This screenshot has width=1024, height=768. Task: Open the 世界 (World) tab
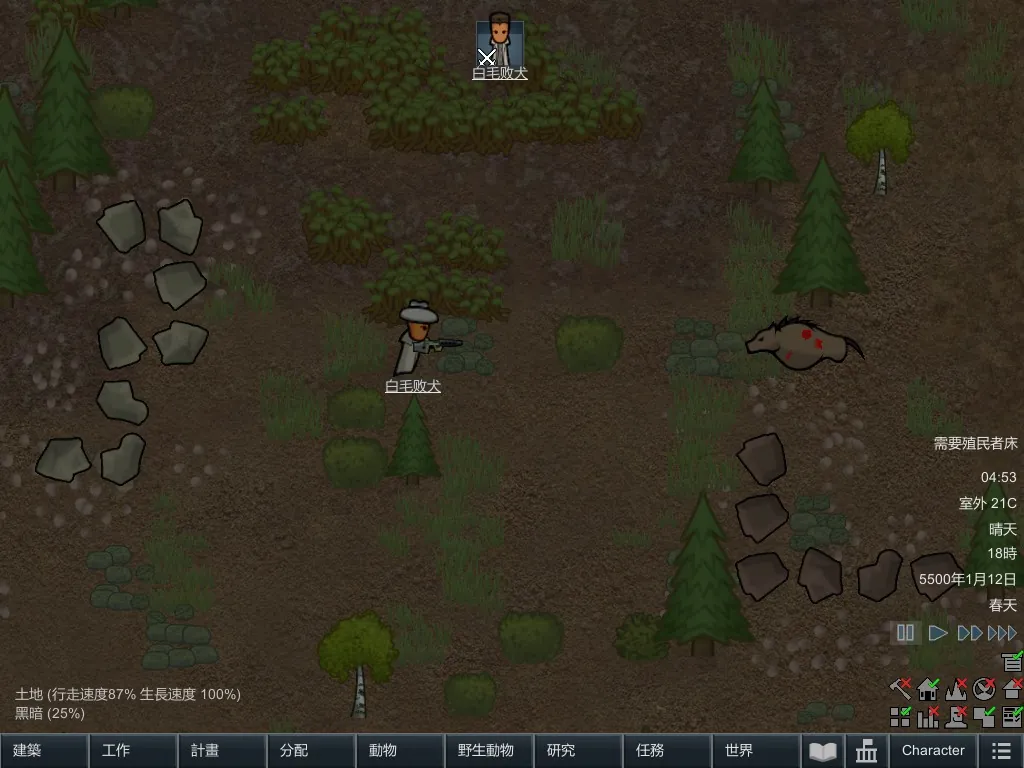756,750
